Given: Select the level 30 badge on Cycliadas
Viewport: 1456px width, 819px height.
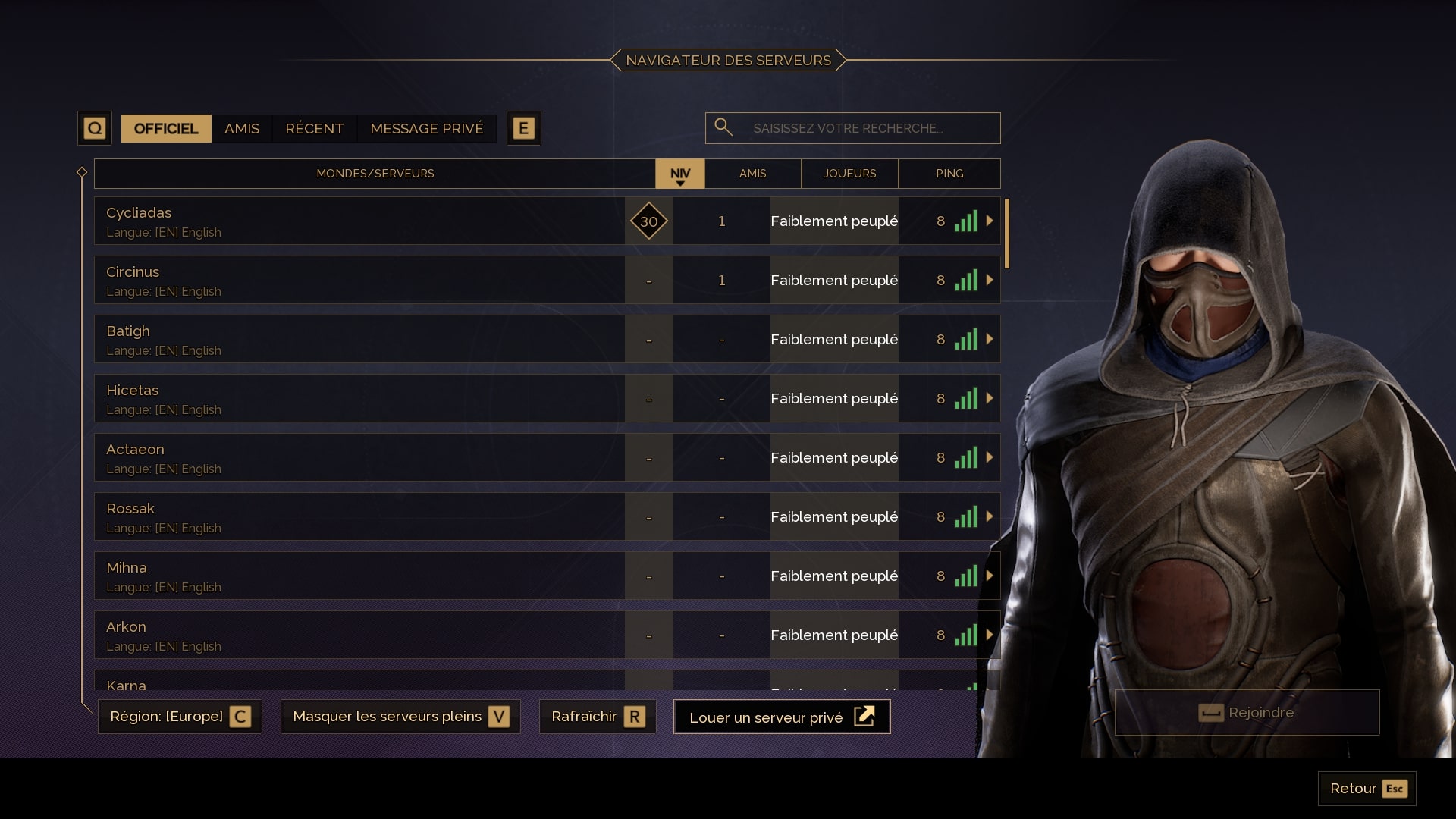Looking at the screenshot, I should (x=648, y=221).
